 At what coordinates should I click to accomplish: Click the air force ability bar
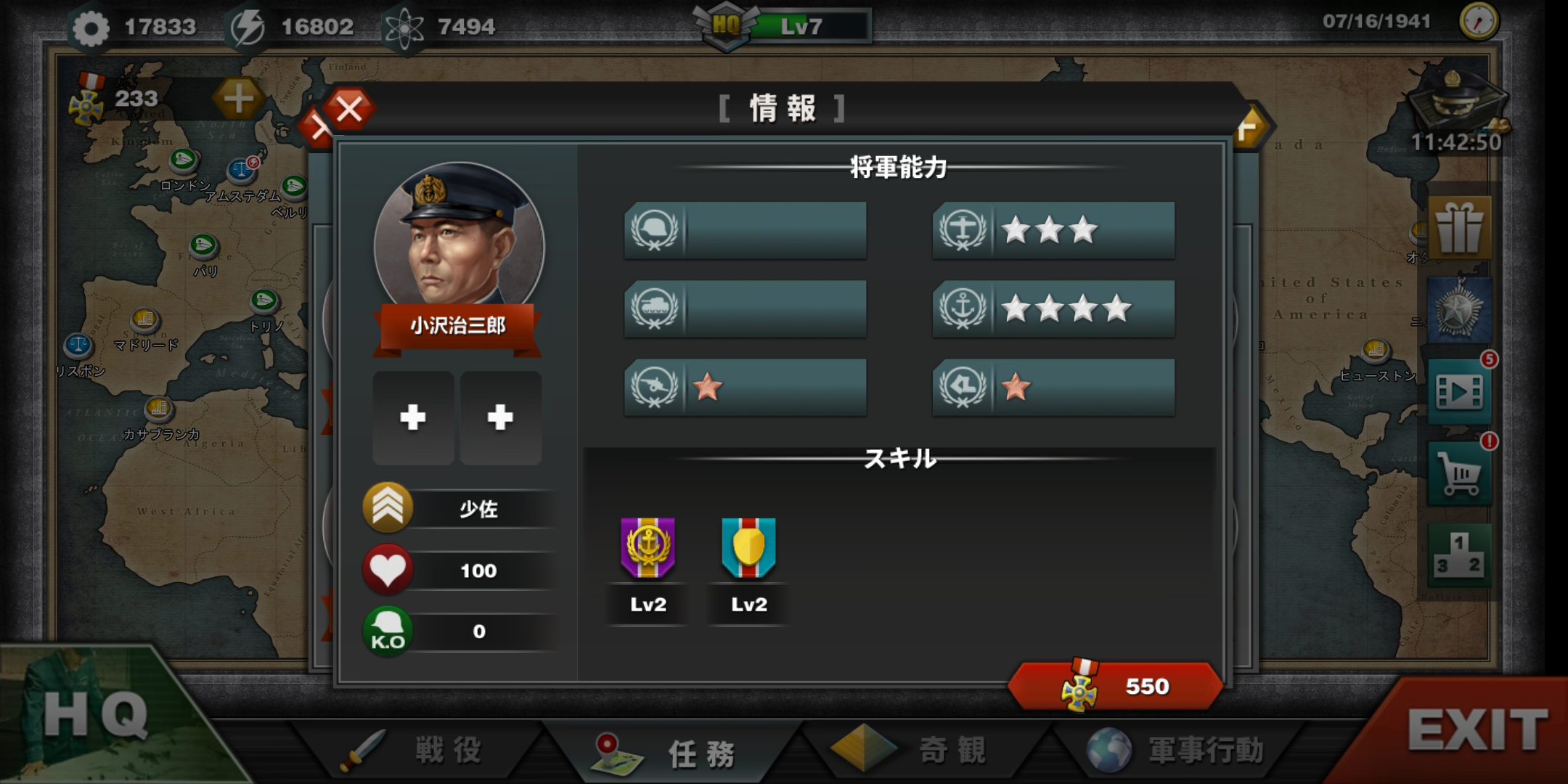pos(1053,230)
